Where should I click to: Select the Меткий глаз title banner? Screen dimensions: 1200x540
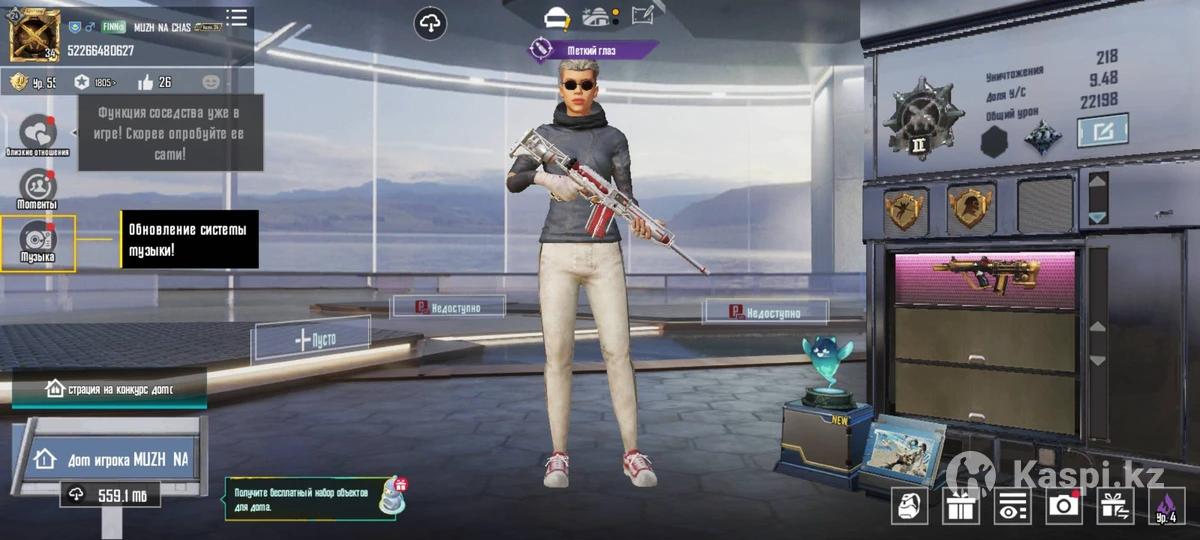point(594,48)
